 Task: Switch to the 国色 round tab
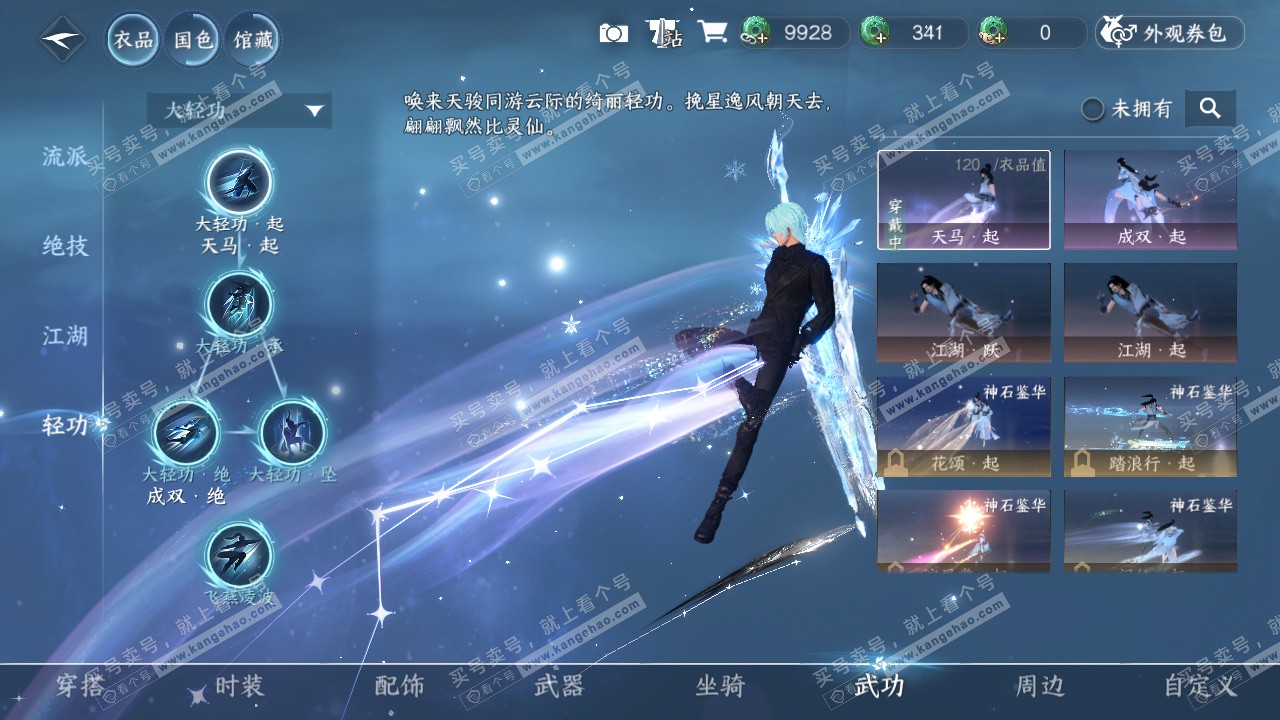click(193, 40)
